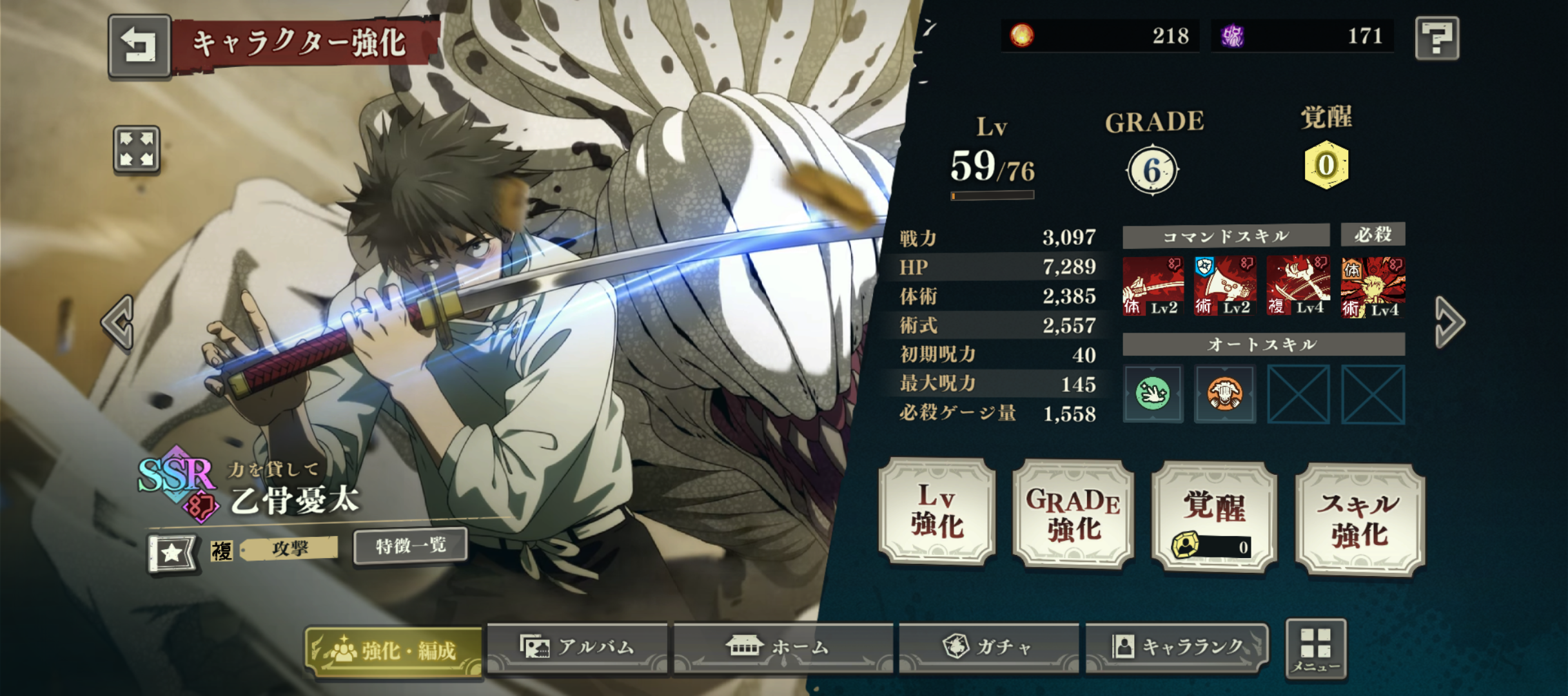1568x696 pixels.
Task: Open the メニュー grid menu
Action: (1315, 648)
